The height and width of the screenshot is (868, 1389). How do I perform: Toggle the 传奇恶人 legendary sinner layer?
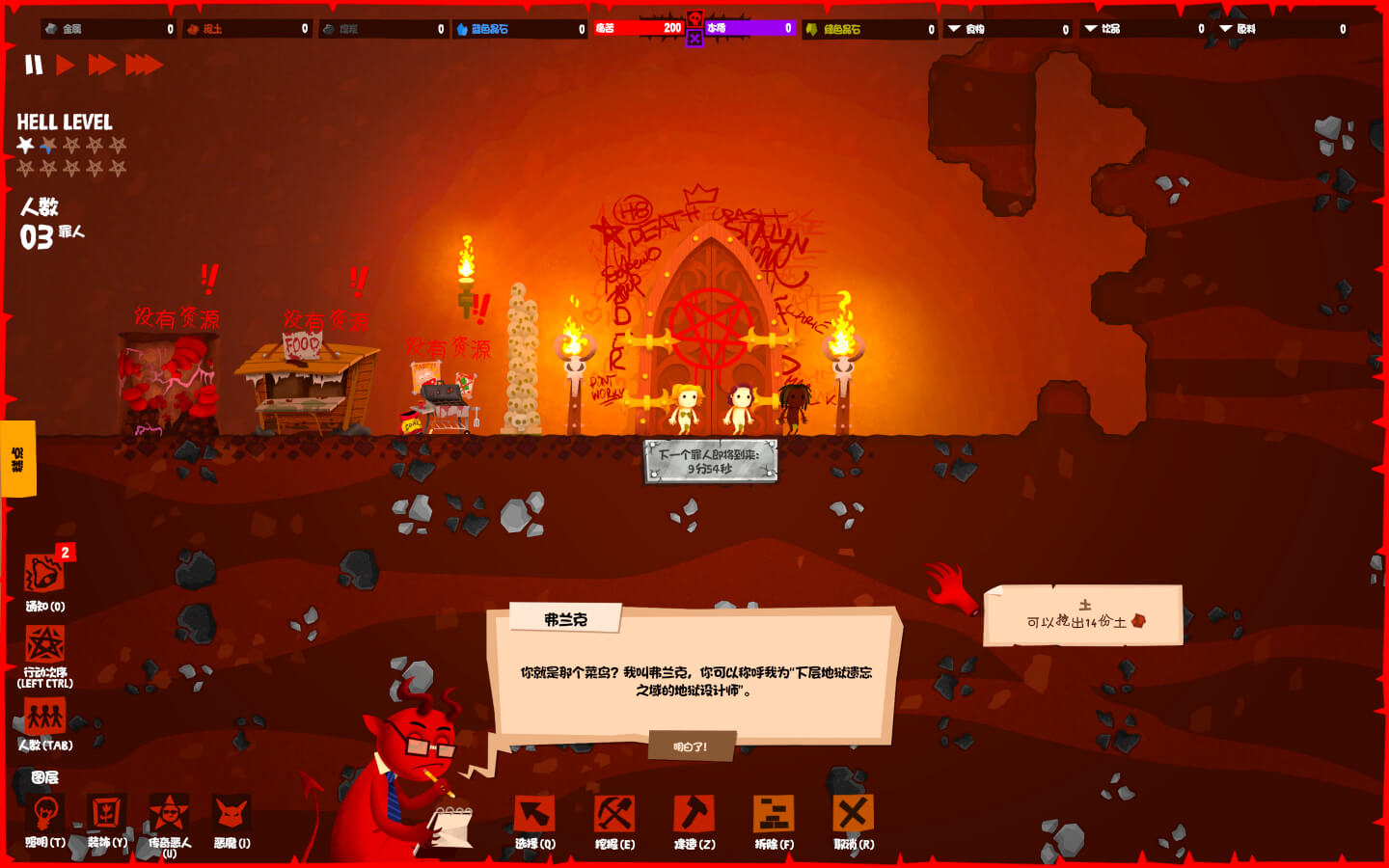point(169,814)
